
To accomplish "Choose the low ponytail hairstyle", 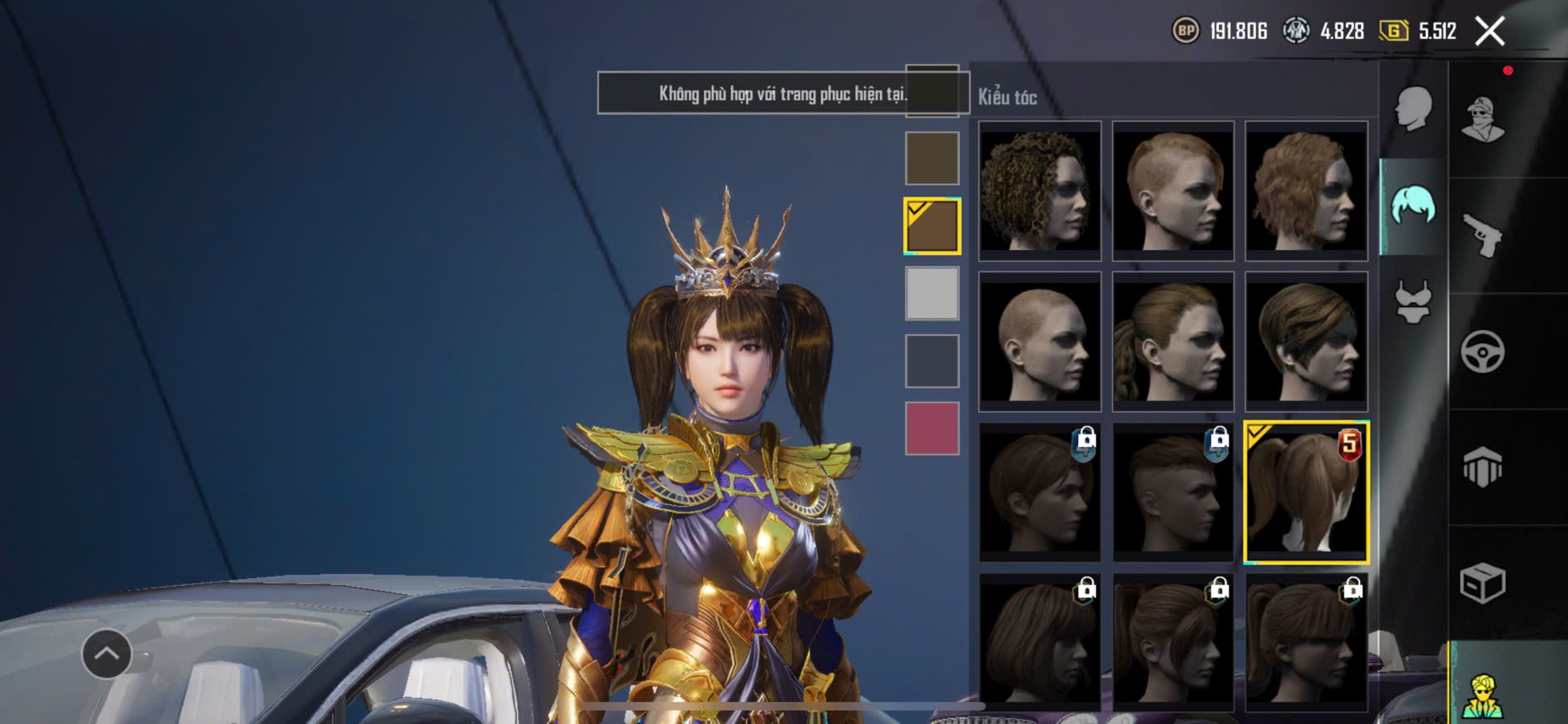I will point(1173,341).
